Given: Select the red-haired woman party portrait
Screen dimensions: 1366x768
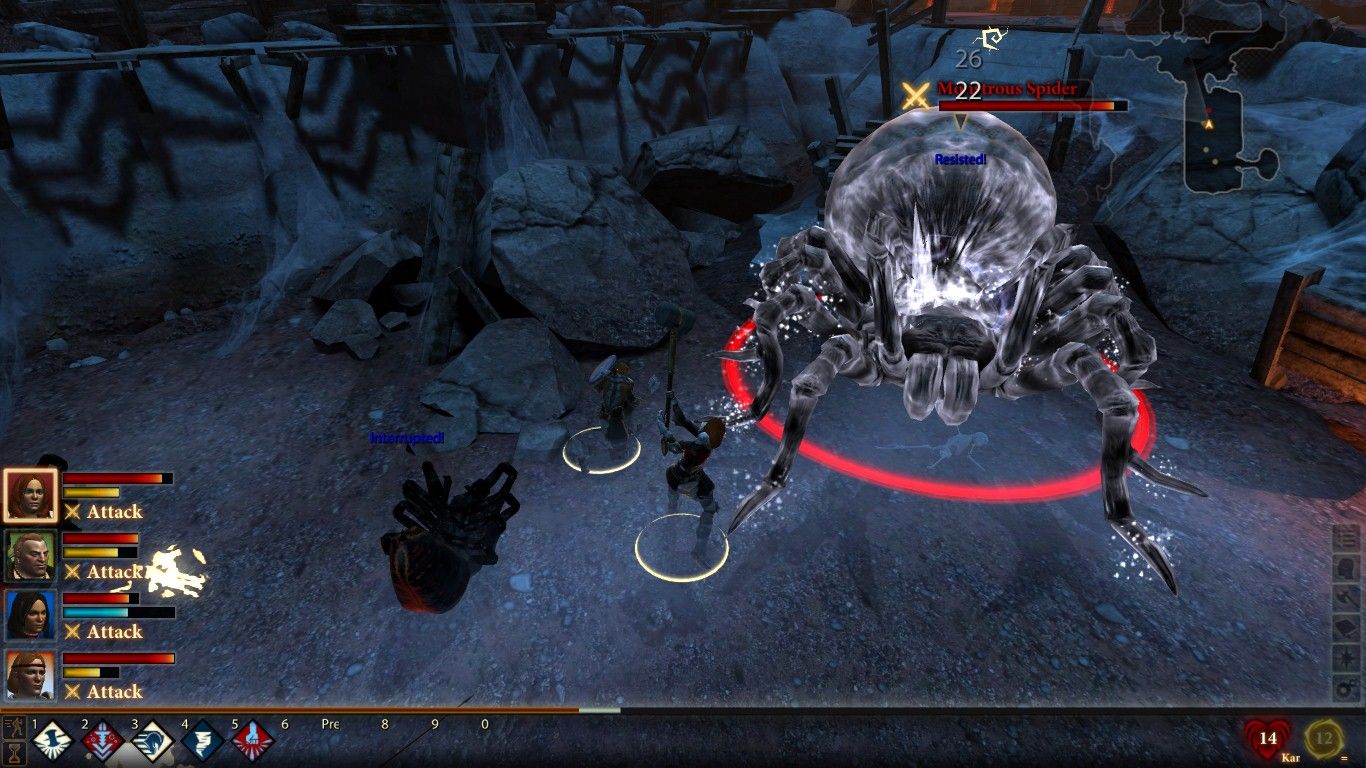Looking at the screenshot, I should click(30, 495).
